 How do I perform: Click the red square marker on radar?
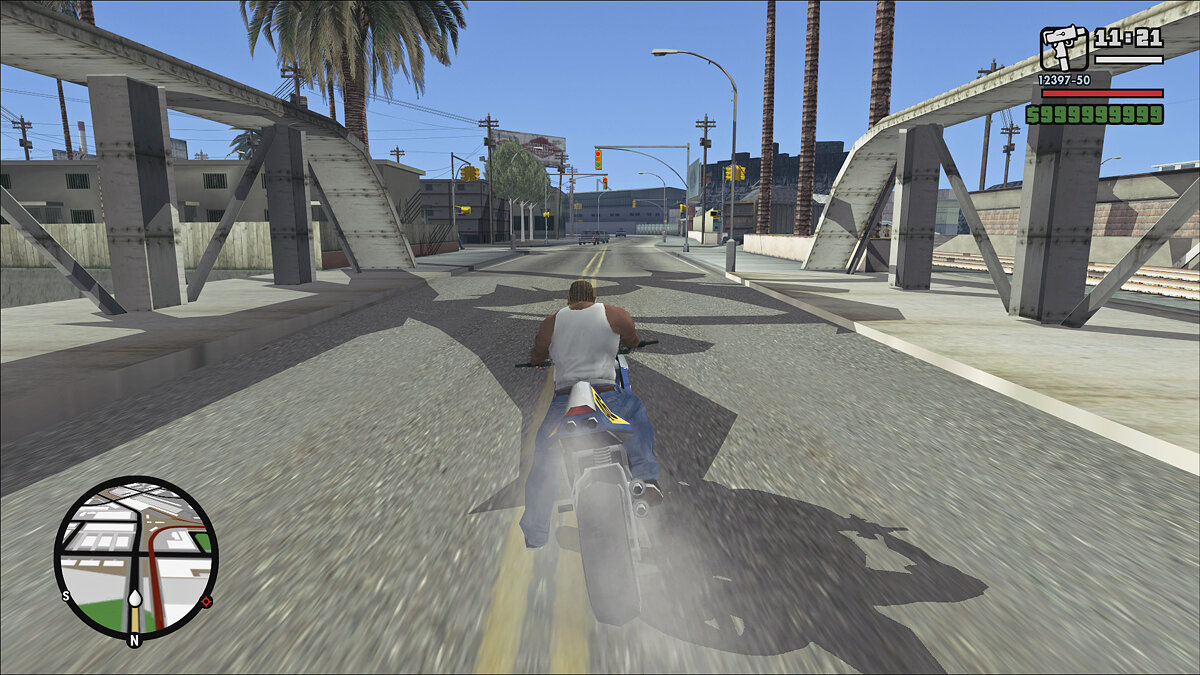(206, 601)
